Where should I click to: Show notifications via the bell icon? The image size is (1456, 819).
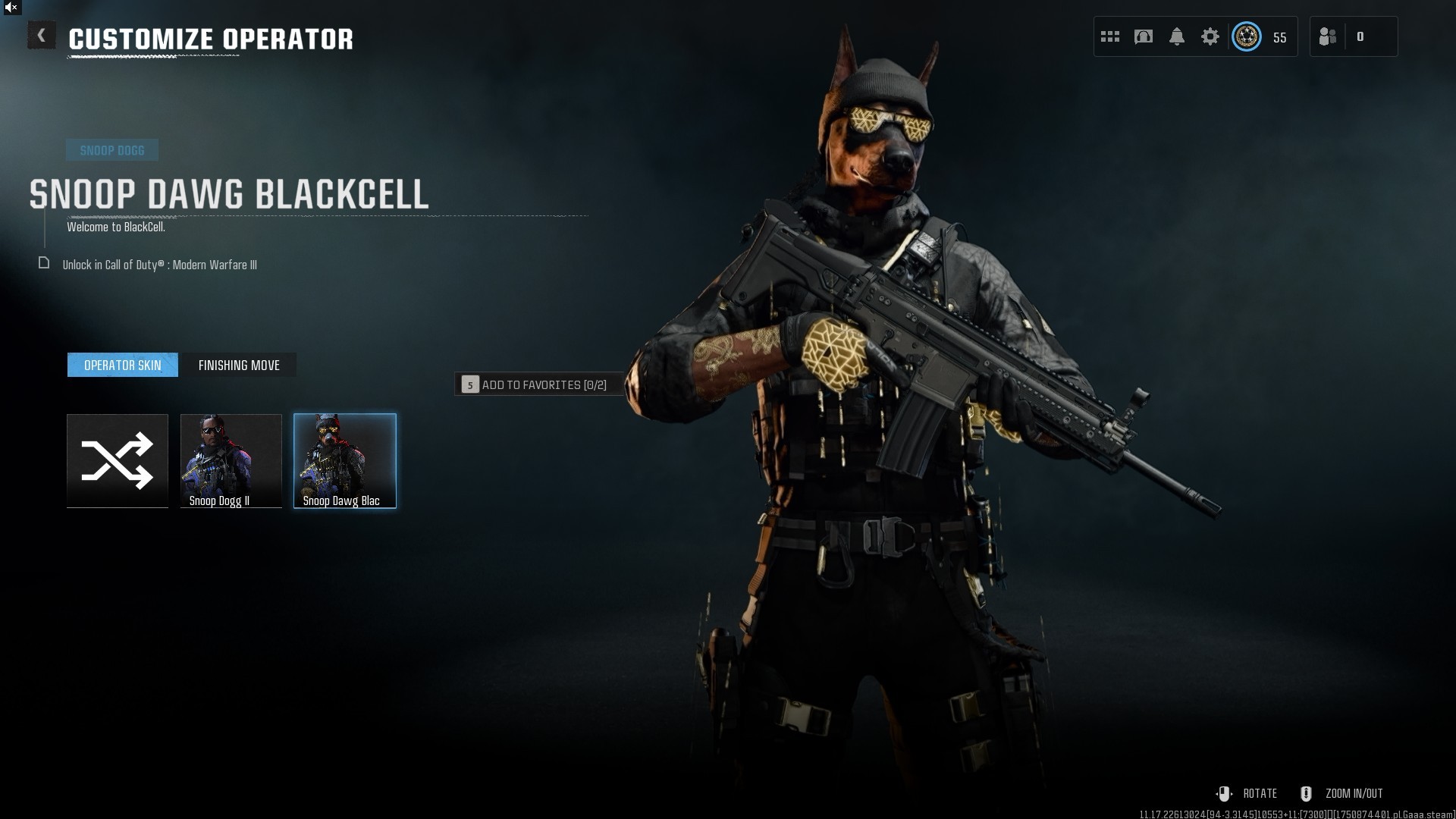click(1177, 36)
